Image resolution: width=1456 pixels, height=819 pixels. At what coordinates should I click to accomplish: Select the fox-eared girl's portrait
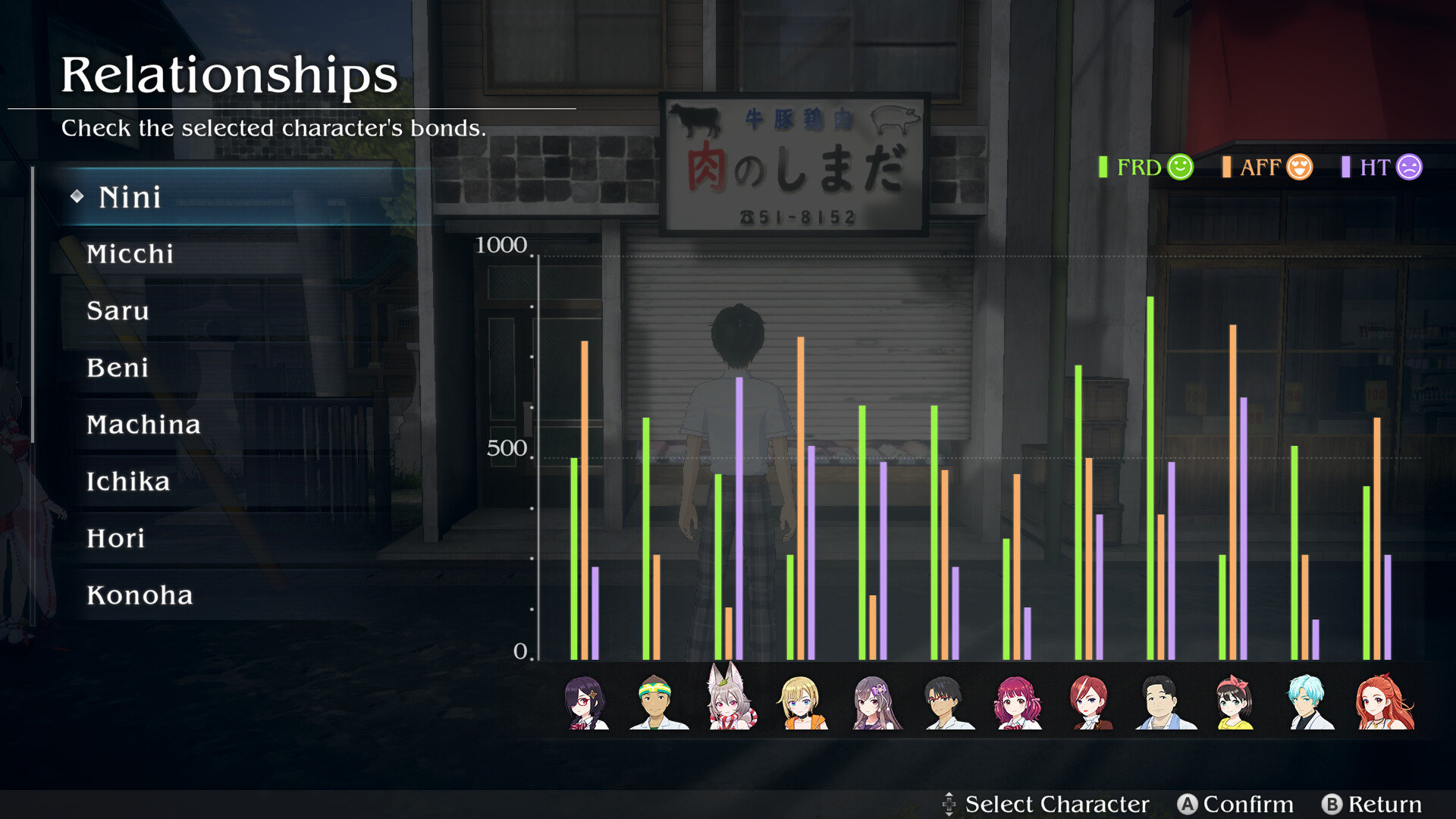[x=730, y=705]
